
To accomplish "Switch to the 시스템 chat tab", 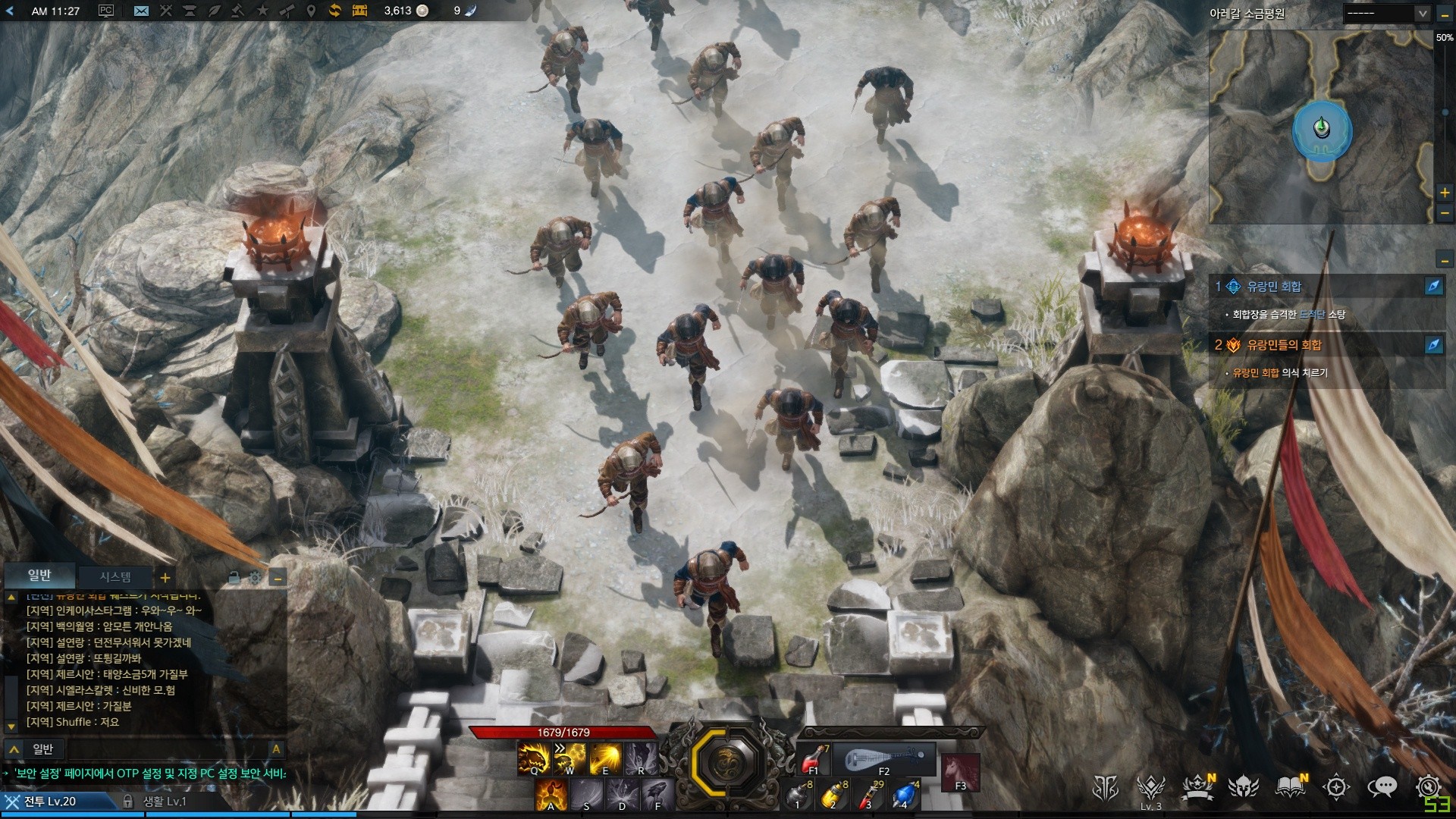I will pyautogui.click(x=115, y=577).
